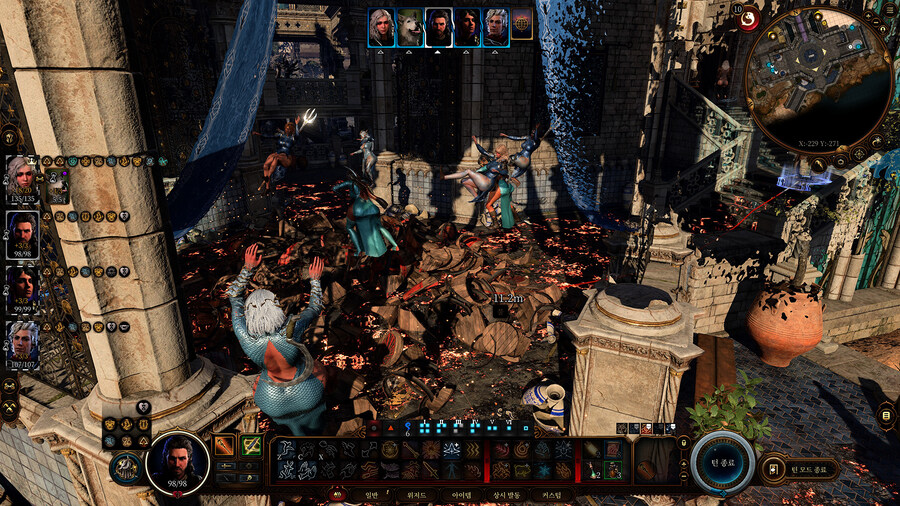Click the round end turn button

pyautogui.click(x=722, y=462)
